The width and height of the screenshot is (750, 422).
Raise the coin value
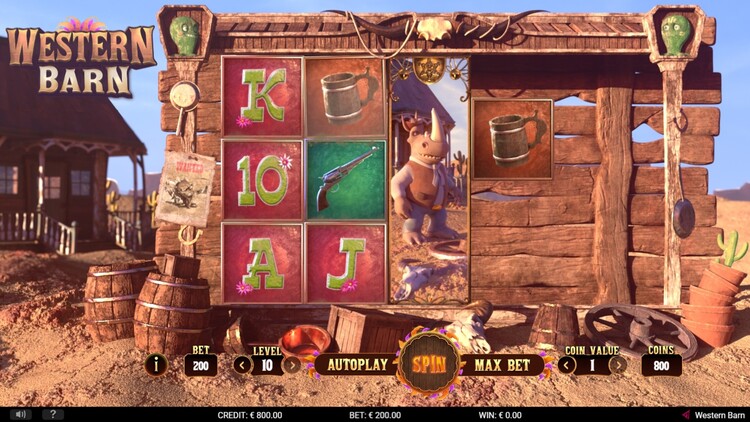click(619, 364)
